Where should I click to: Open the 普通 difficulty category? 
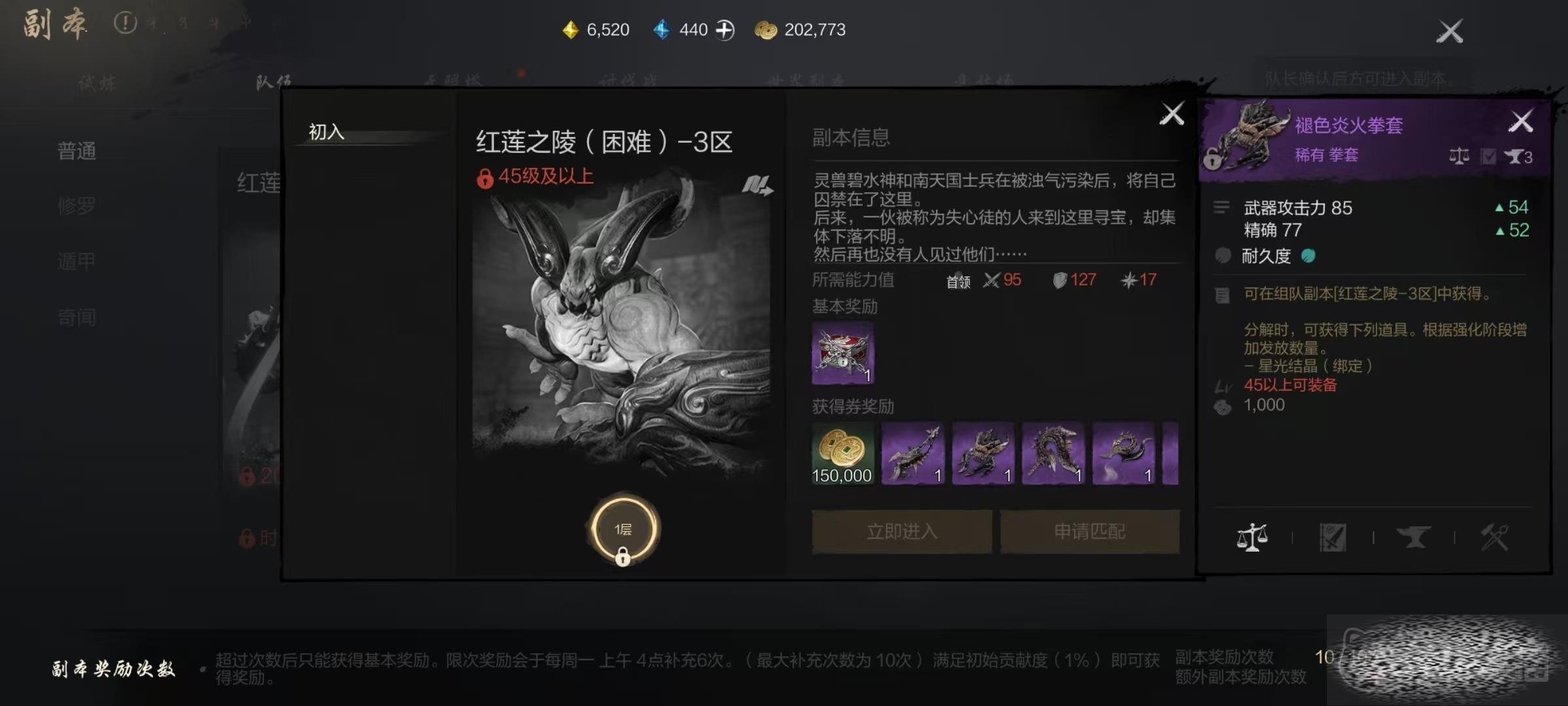pyautogui.click(x=77, y=151)
